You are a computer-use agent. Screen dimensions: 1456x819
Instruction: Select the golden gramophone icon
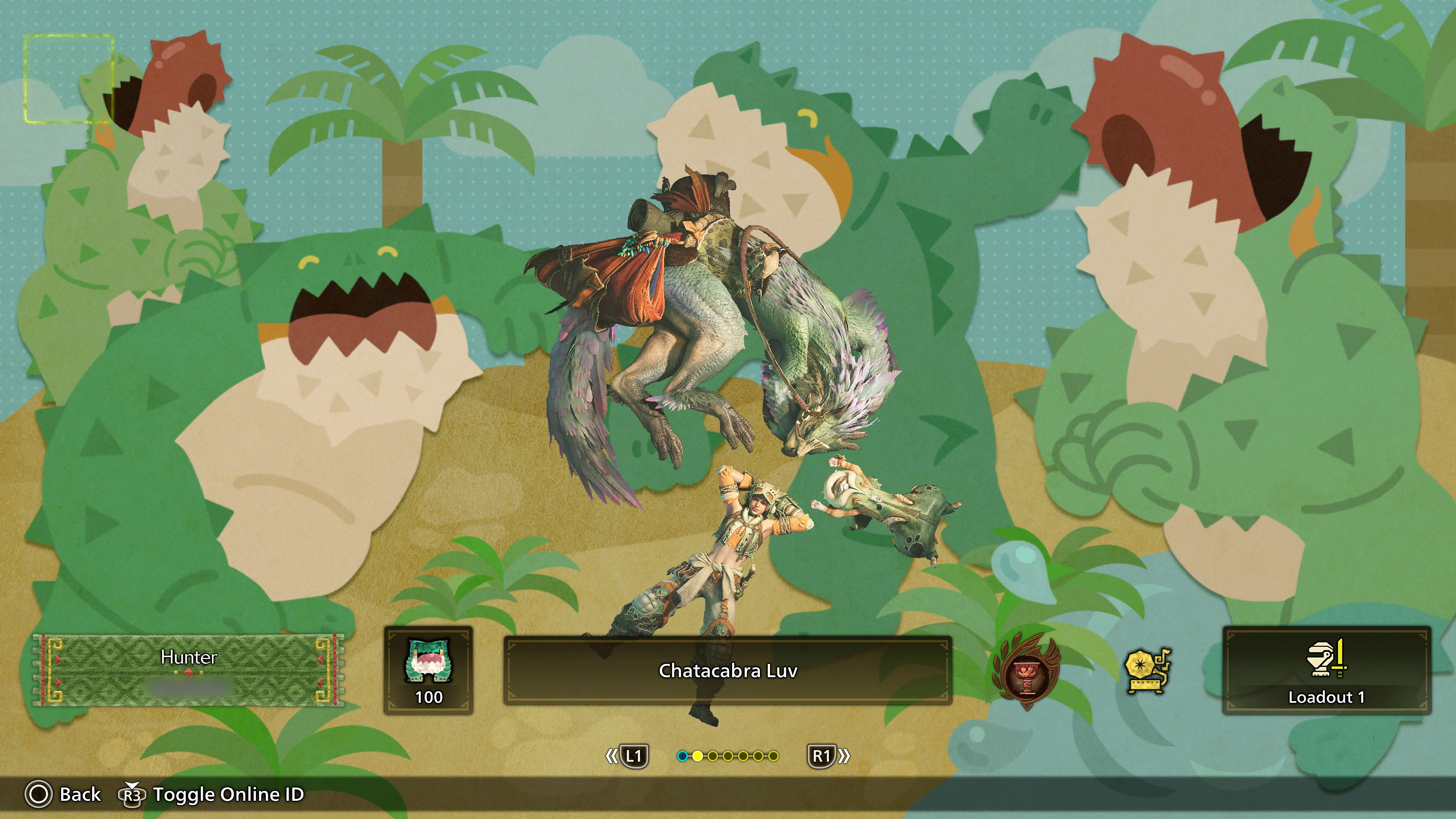click(1147, 671)
